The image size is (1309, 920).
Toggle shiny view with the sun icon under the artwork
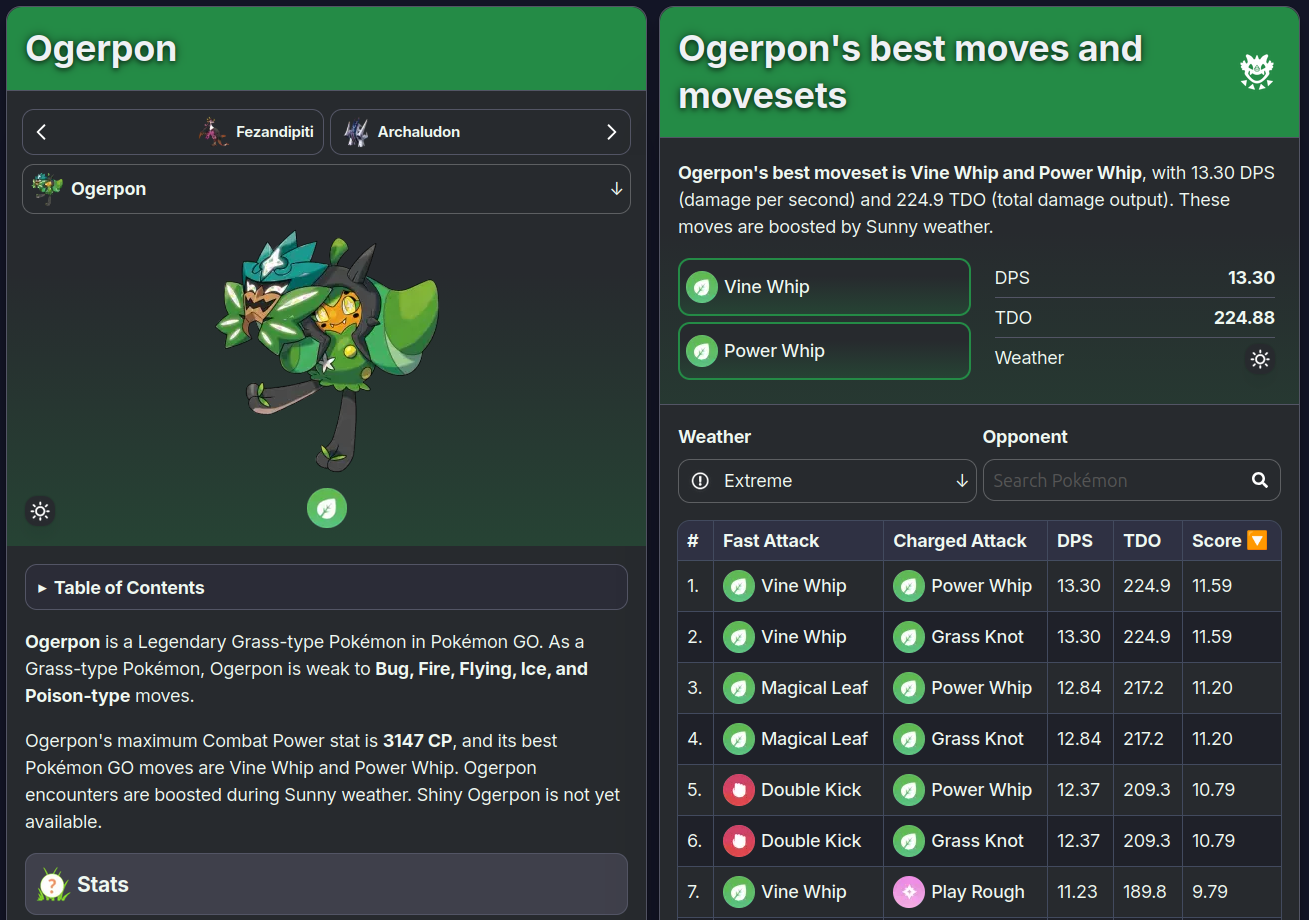(40, 511)
